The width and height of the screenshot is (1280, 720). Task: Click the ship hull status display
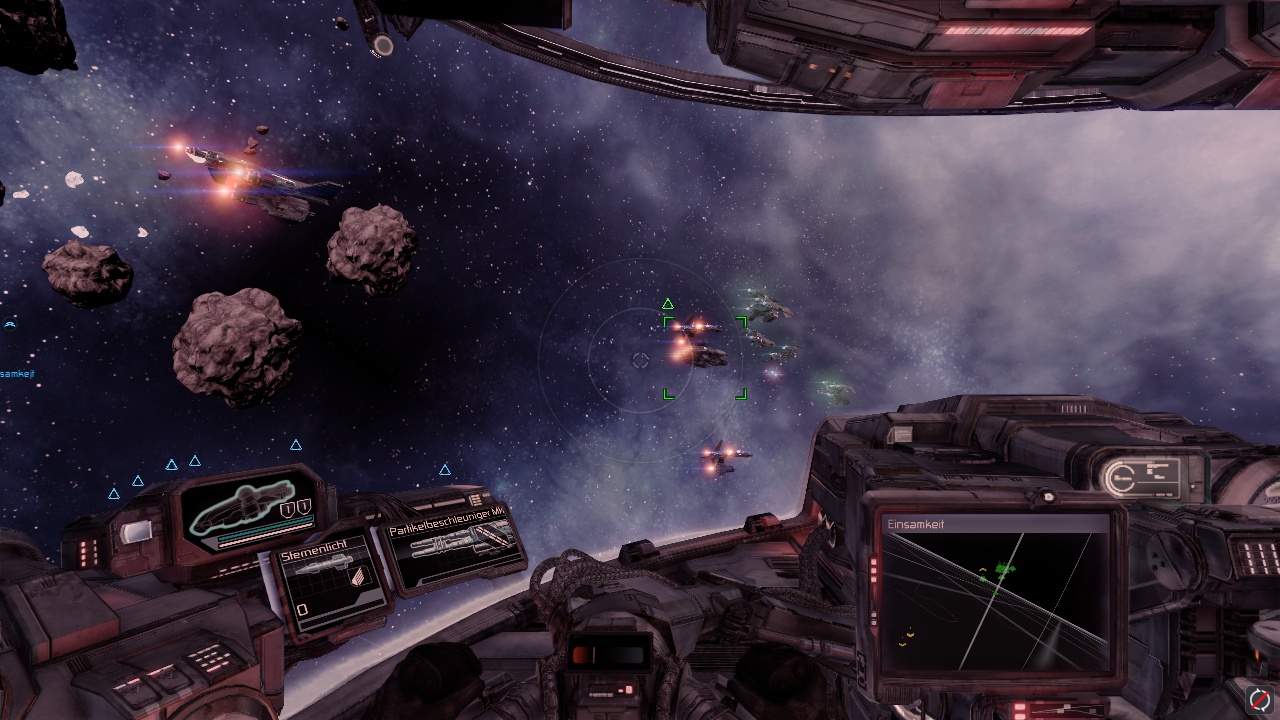pyautogui.click(x=246, y=512)
